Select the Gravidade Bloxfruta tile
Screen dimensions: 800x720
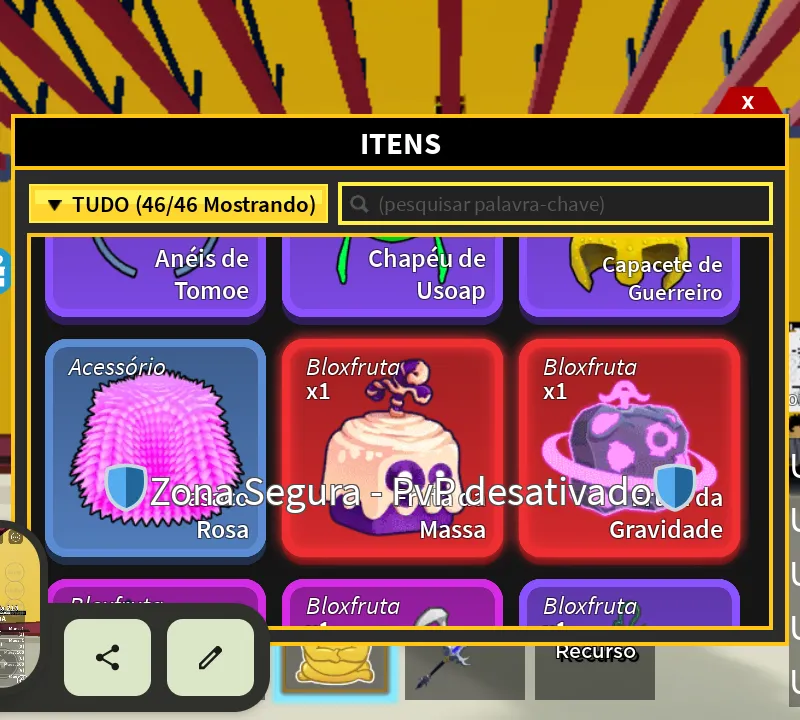[629, 447]
